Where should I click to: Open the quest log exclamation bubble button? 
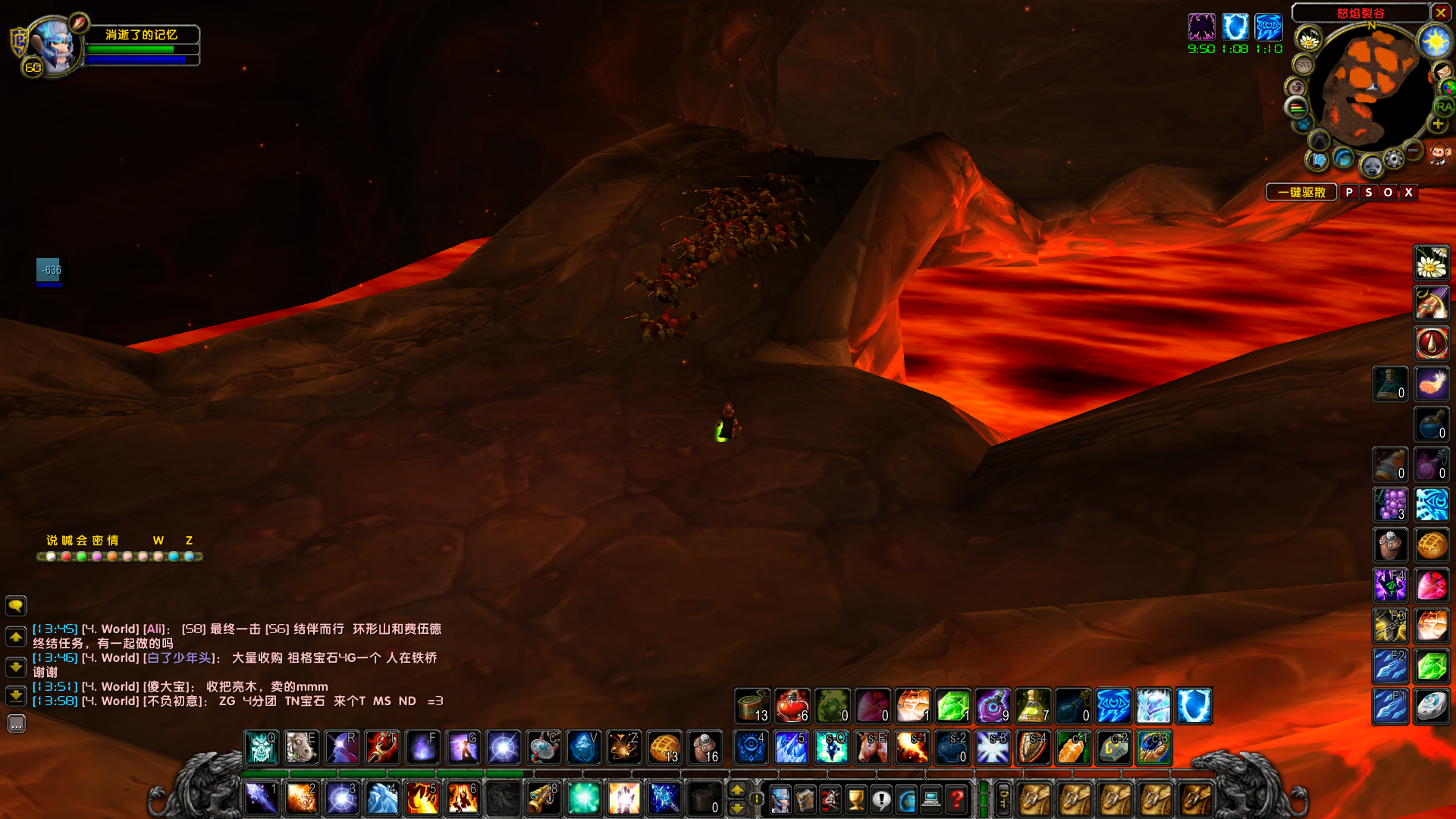pos(881,799)
